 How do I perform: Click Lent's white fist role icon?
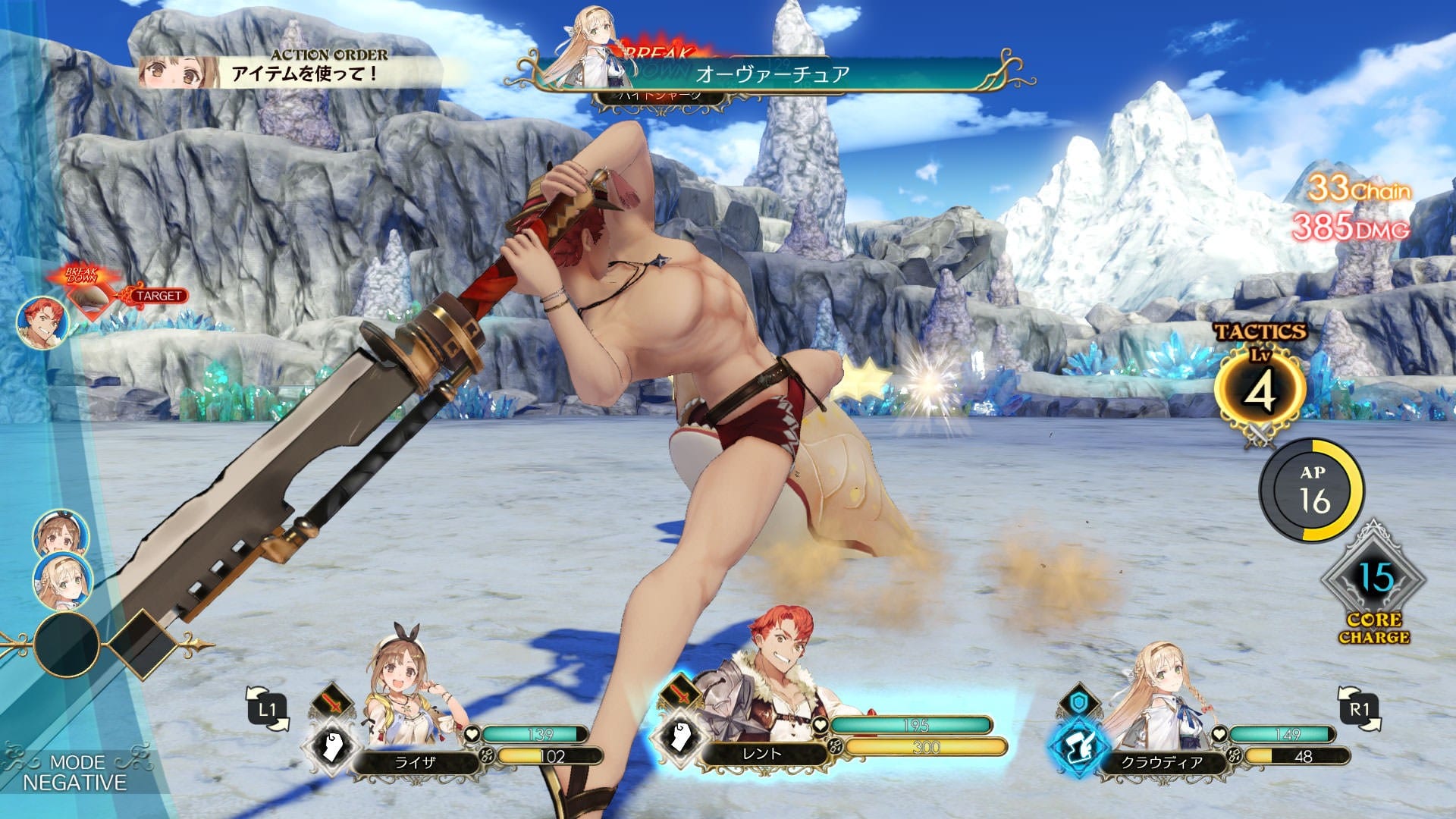pyautogui.click(x=680, y=737)
